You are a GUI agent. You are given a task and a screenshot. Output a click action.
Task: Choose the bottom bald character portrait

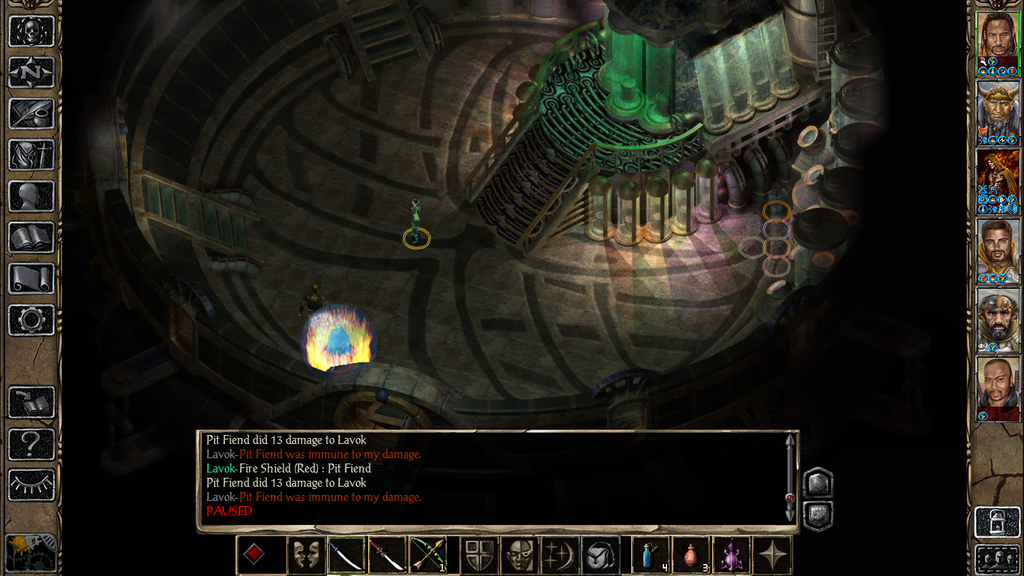(997, 388)
